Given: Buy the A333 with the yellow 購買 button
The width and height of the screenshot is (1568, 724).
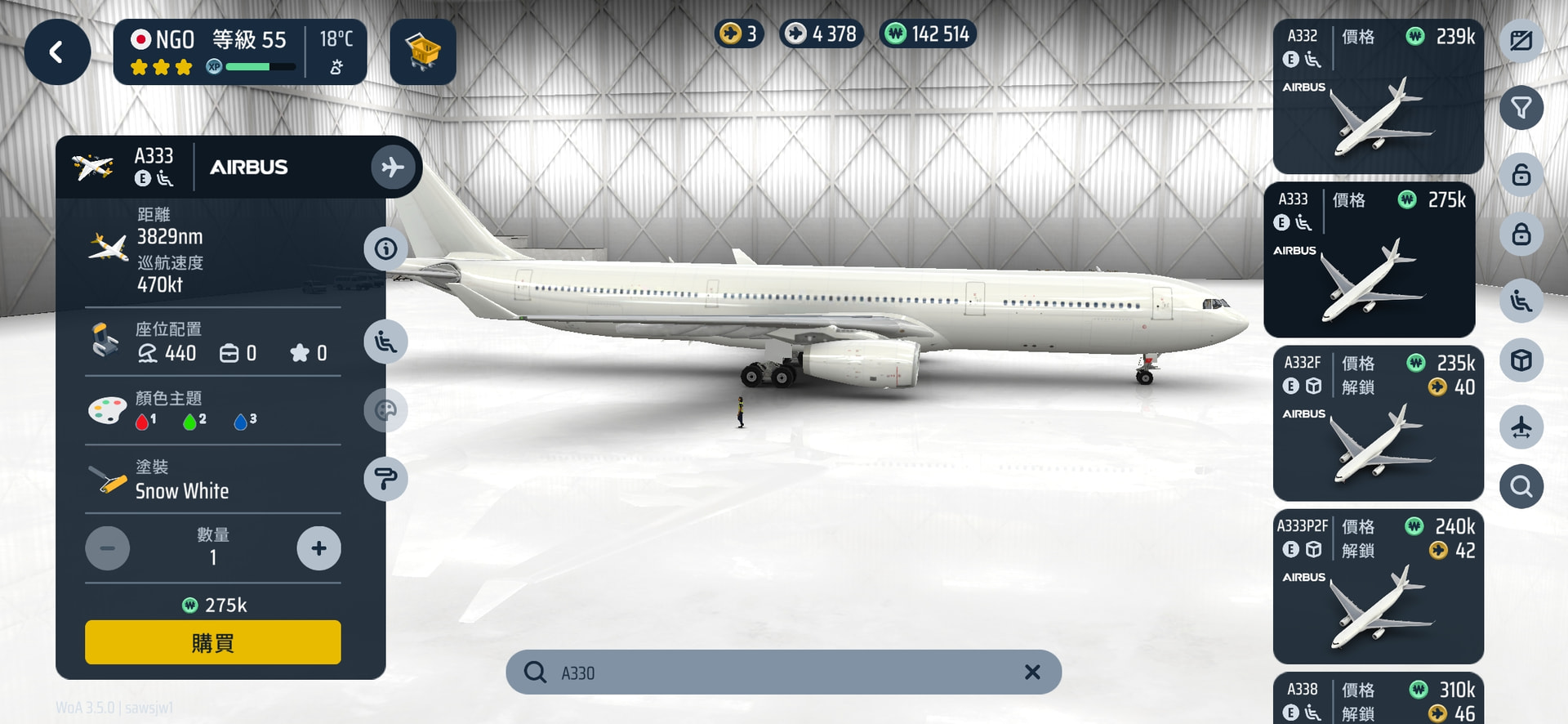Looking at the screenshot, I should click(x=212, y=642).
